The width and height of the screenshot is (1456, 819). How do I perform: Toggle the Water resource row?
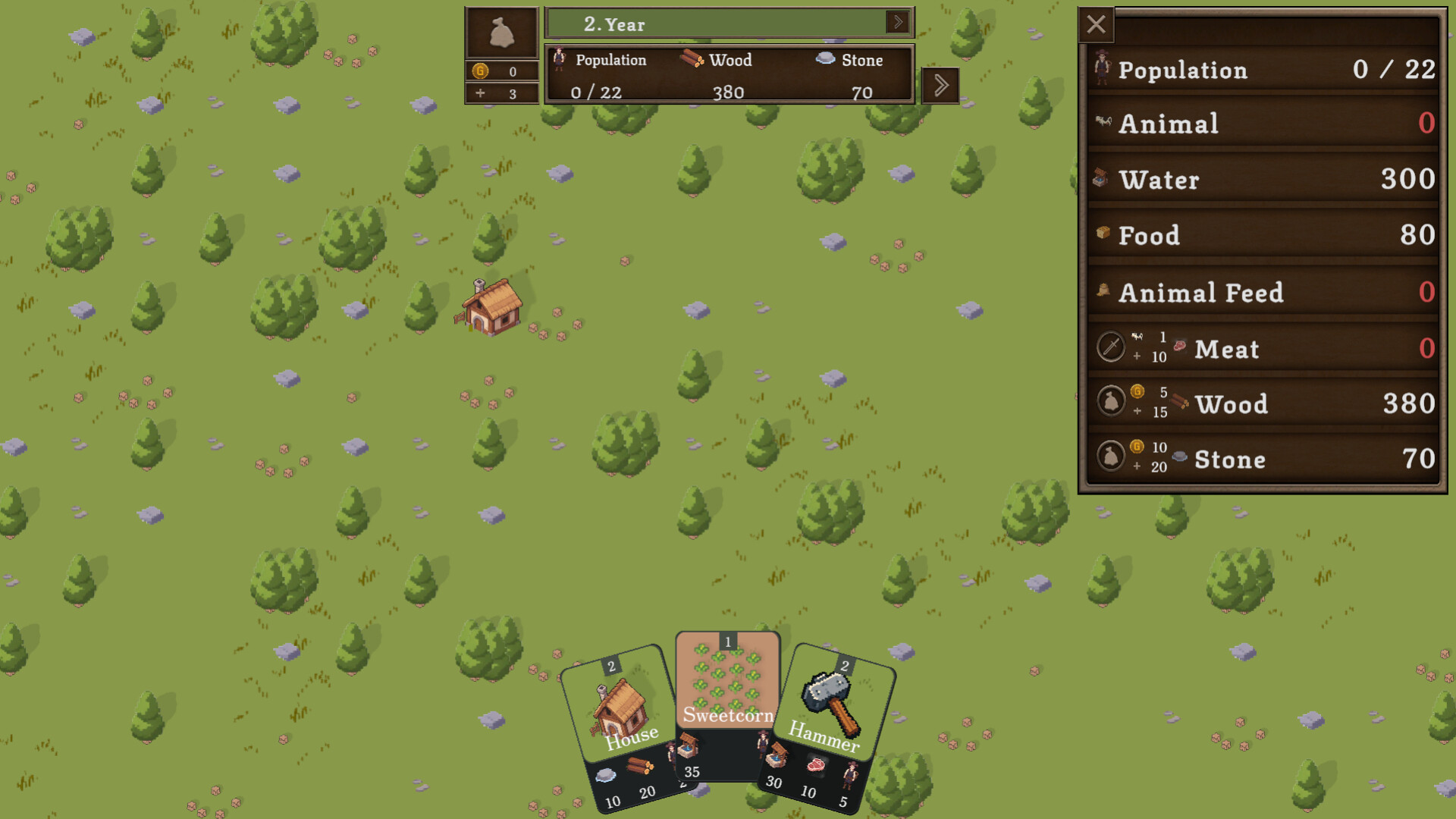coord(1259,180)
